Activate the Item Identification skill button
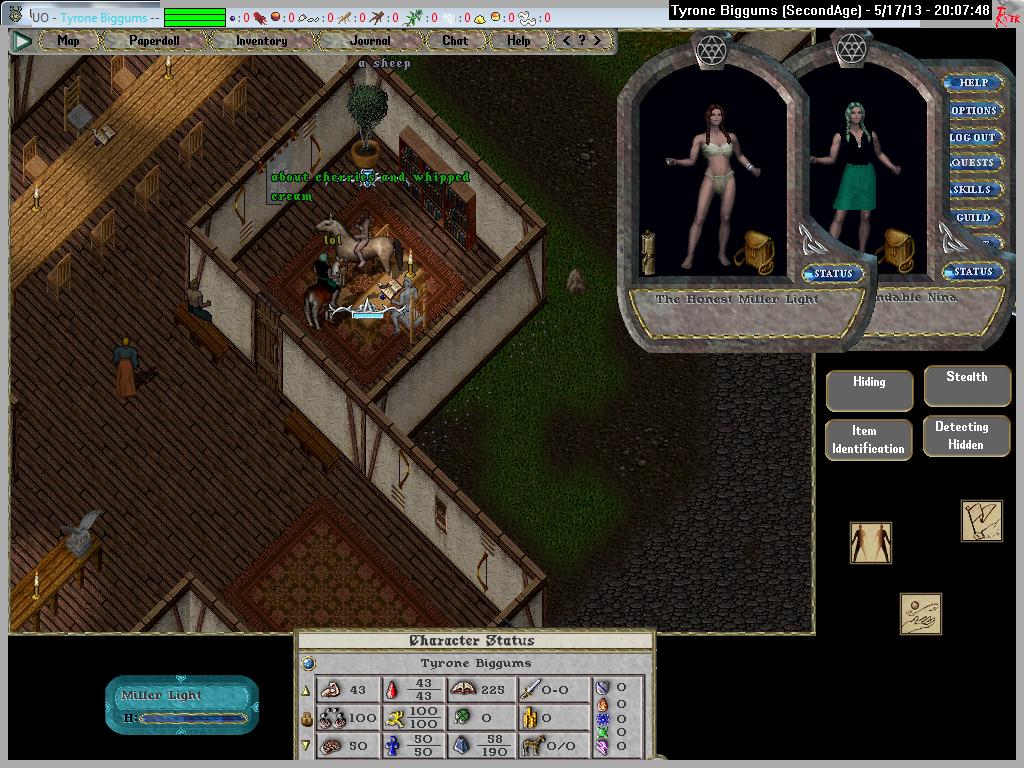Image resolution: width=1024 pixels, height=768 pixels. pos(868,440)
